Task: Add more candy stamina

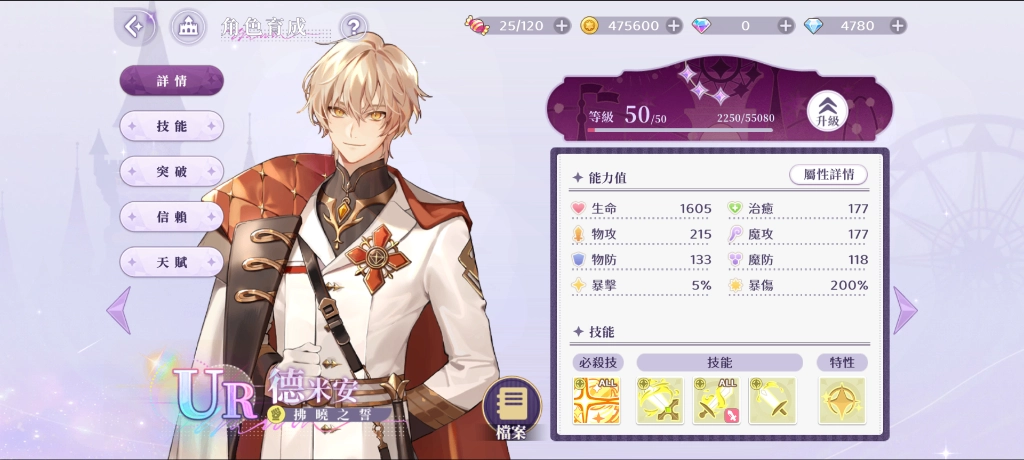Action: coord(561,26)
